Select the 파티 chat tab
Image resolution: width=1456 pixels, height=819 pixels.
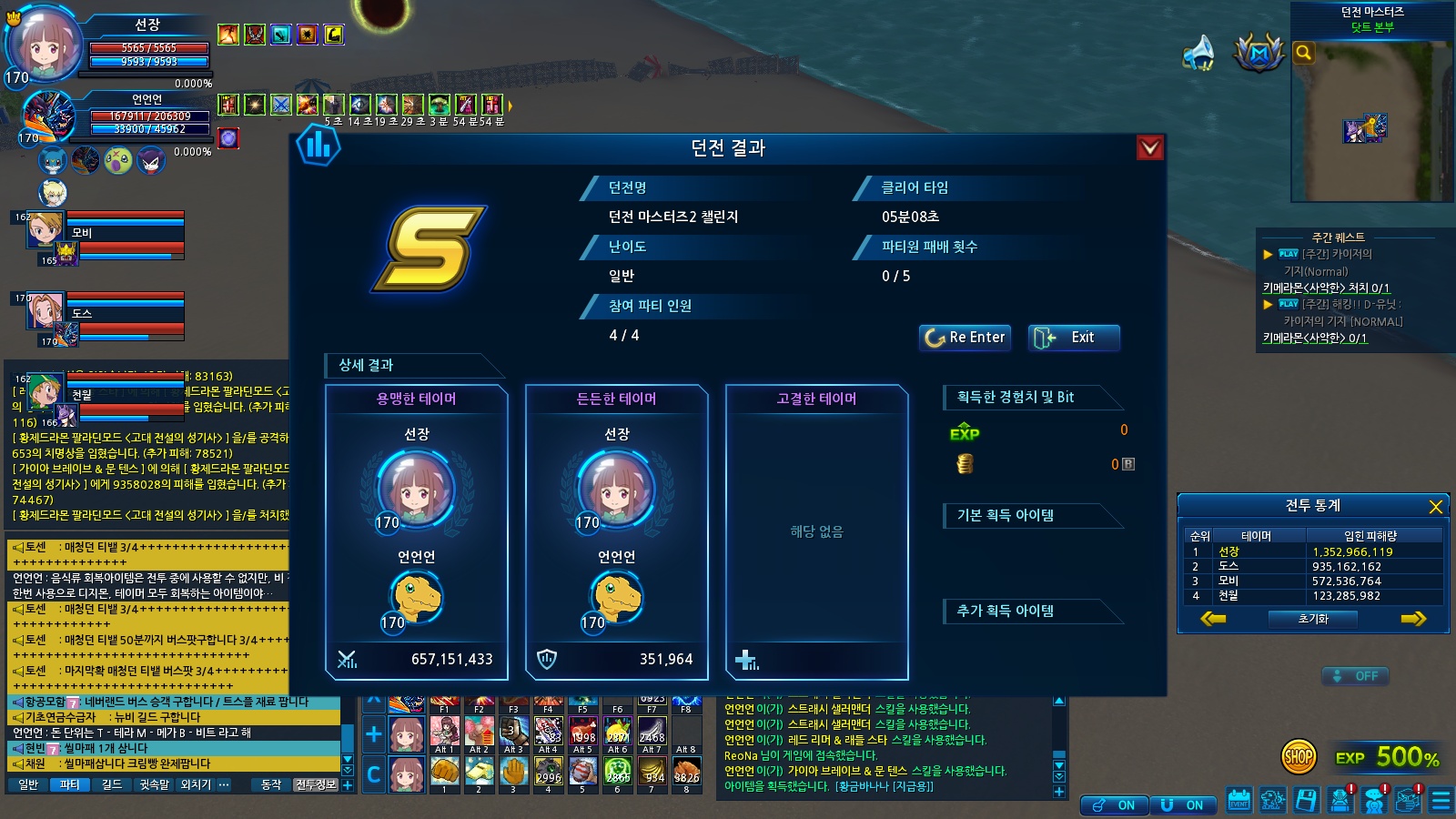69,784
